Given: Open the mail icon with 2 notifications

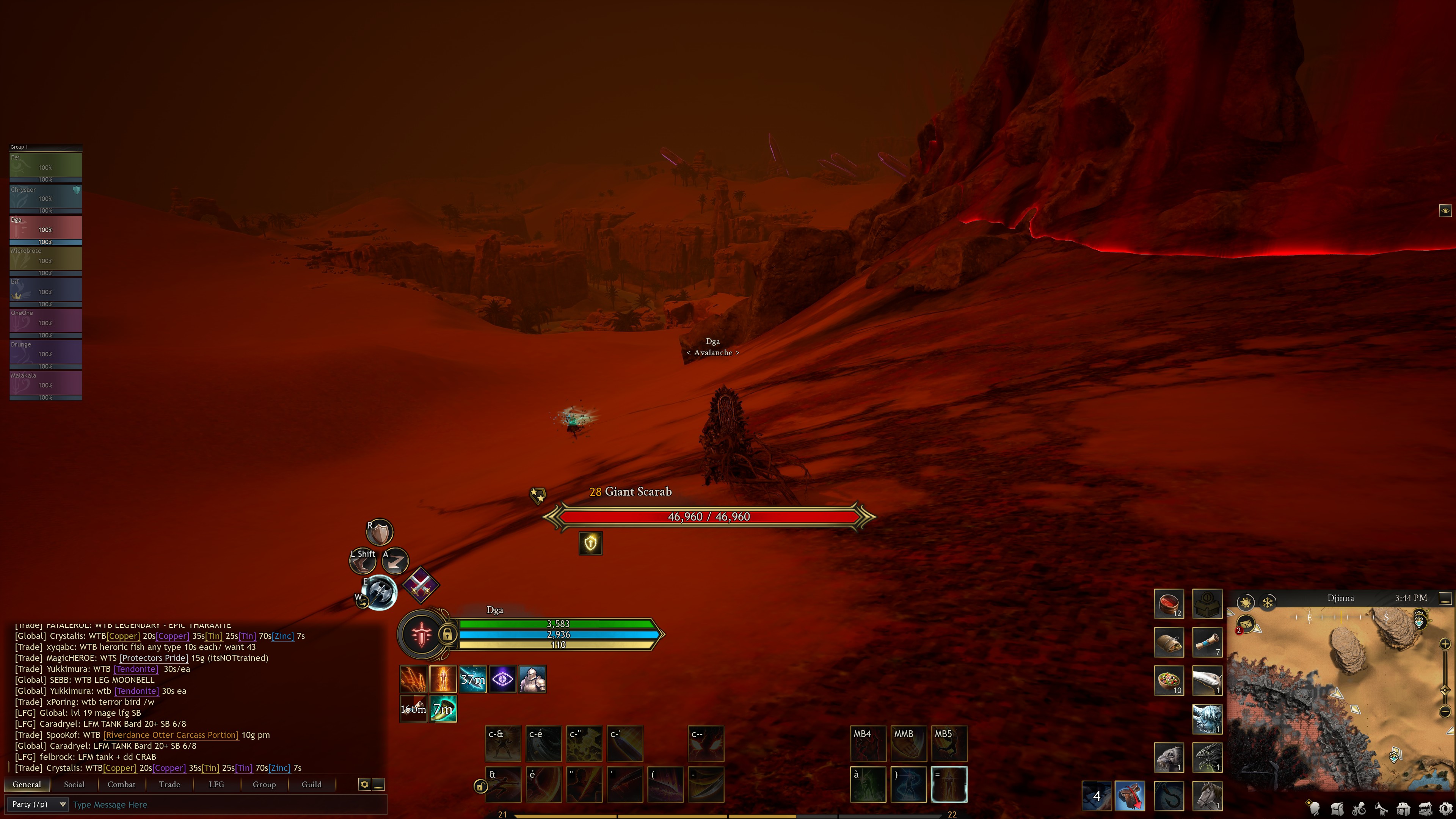Looking at the screenshot, I should pos(1246,624).
